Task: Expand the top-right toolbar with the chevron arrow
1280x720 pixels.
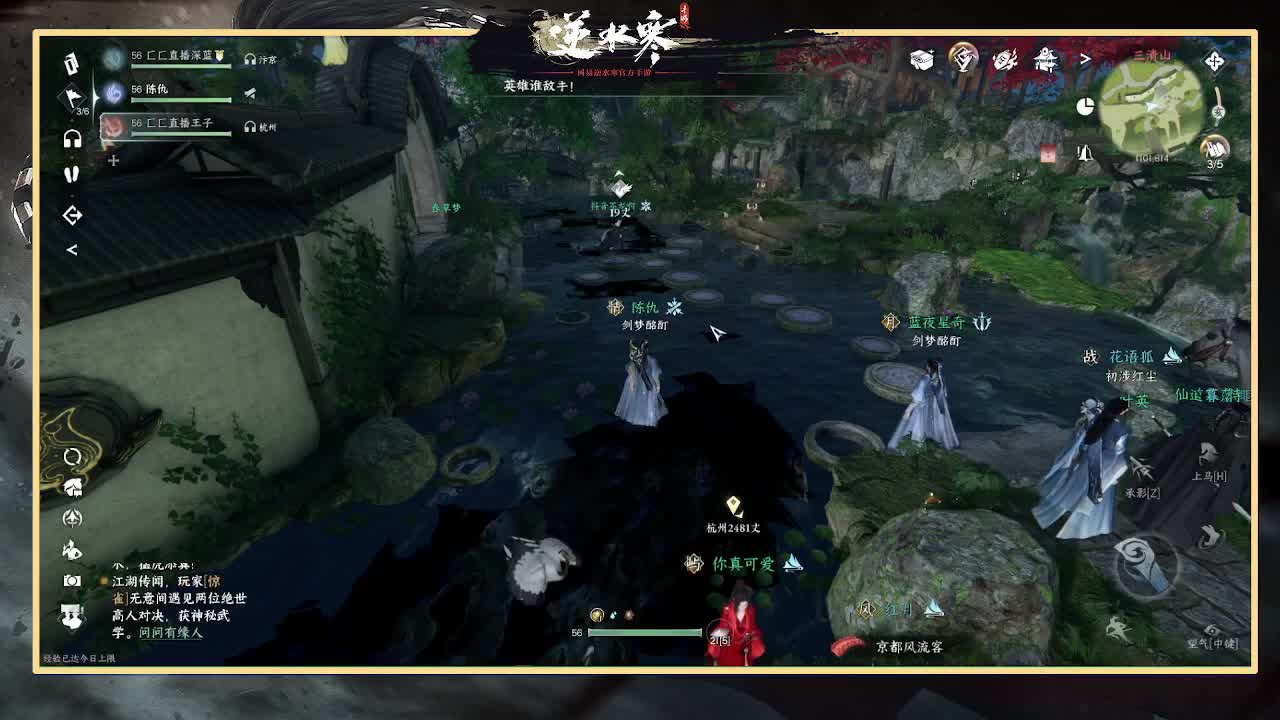Action: [1088, 60]
